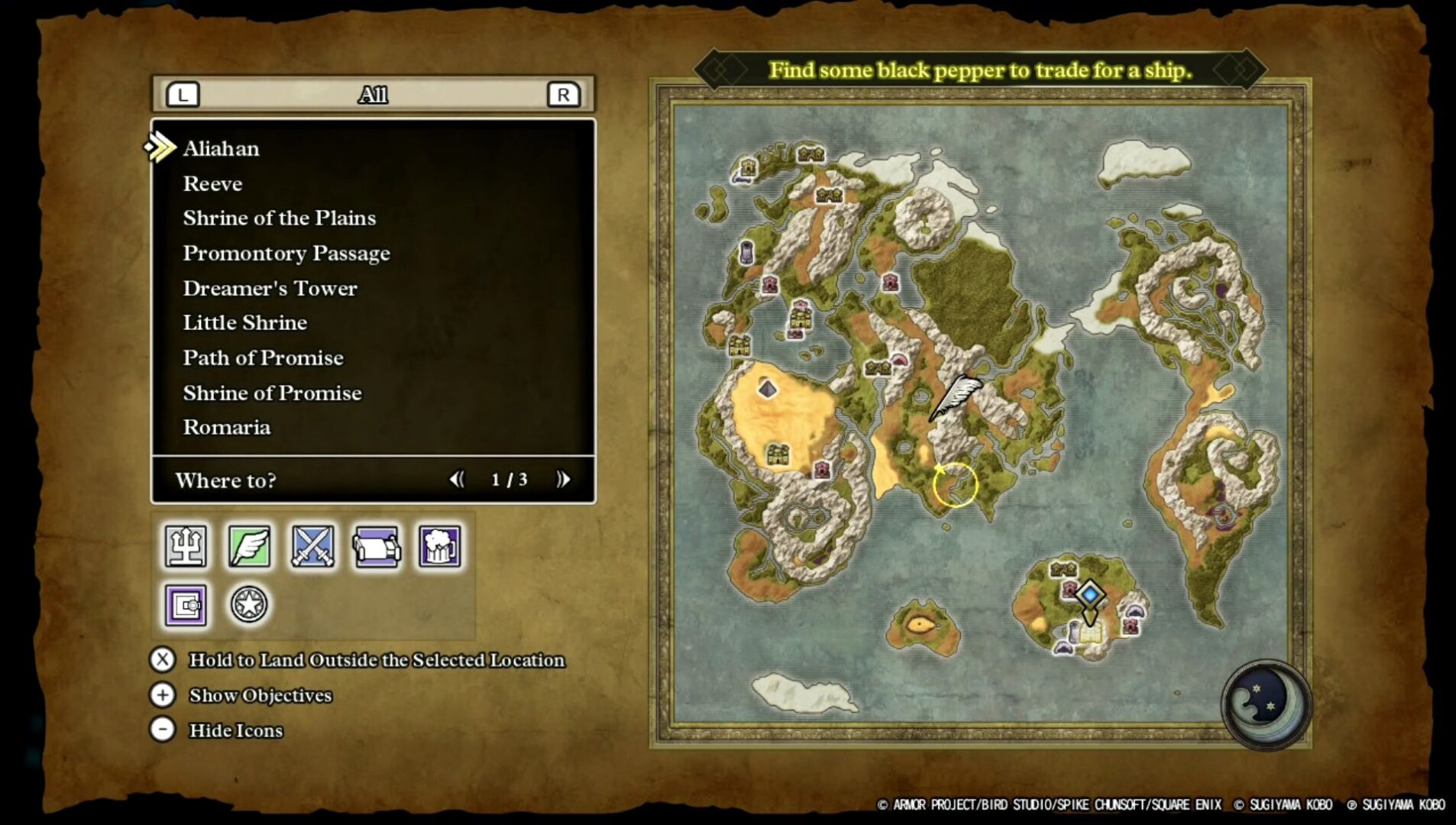This screenshot has height=825, width=1456.
Task: Travel to Promontory Passage
Action: coord(286,253)
